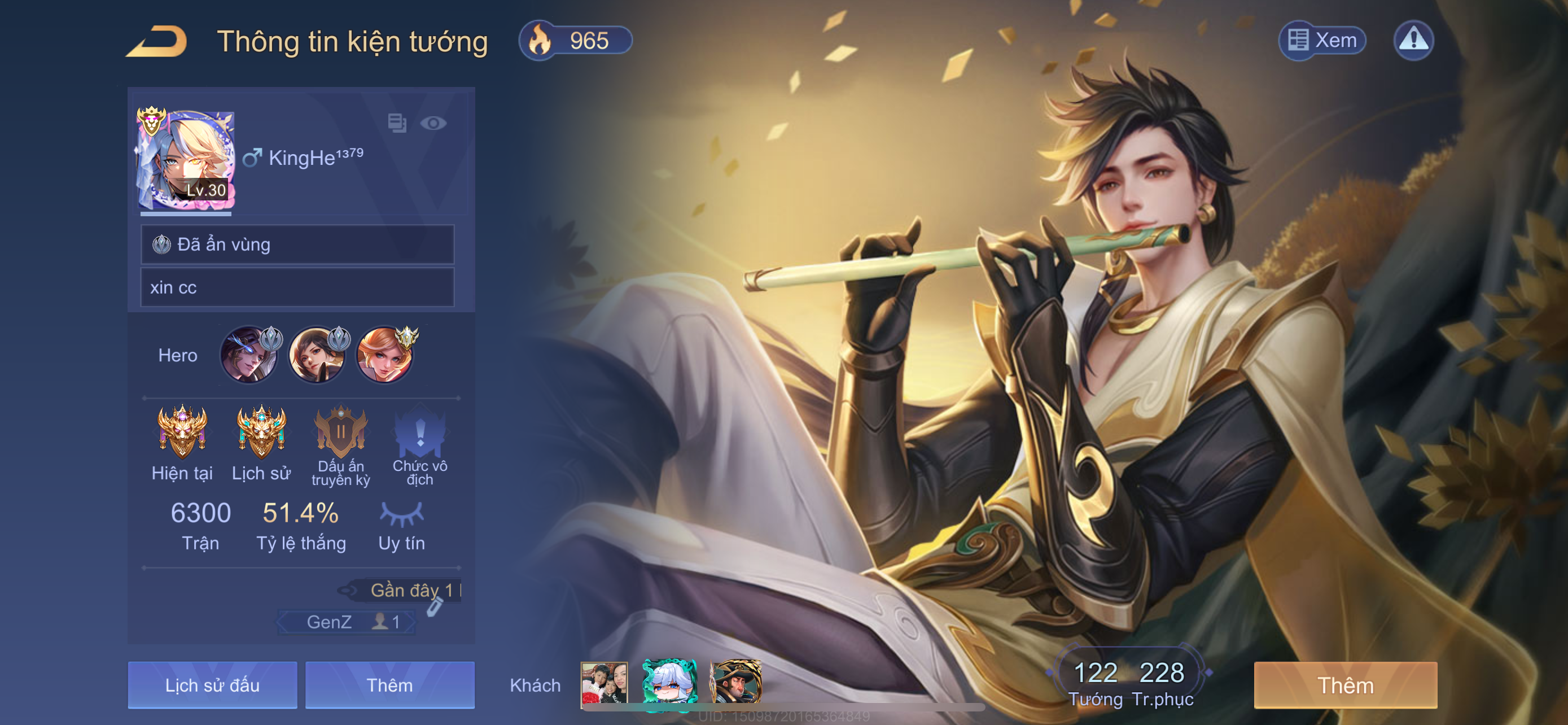Open the Xem view button
Viewport: 1568px width, 725px height.
click(1321, 41)
